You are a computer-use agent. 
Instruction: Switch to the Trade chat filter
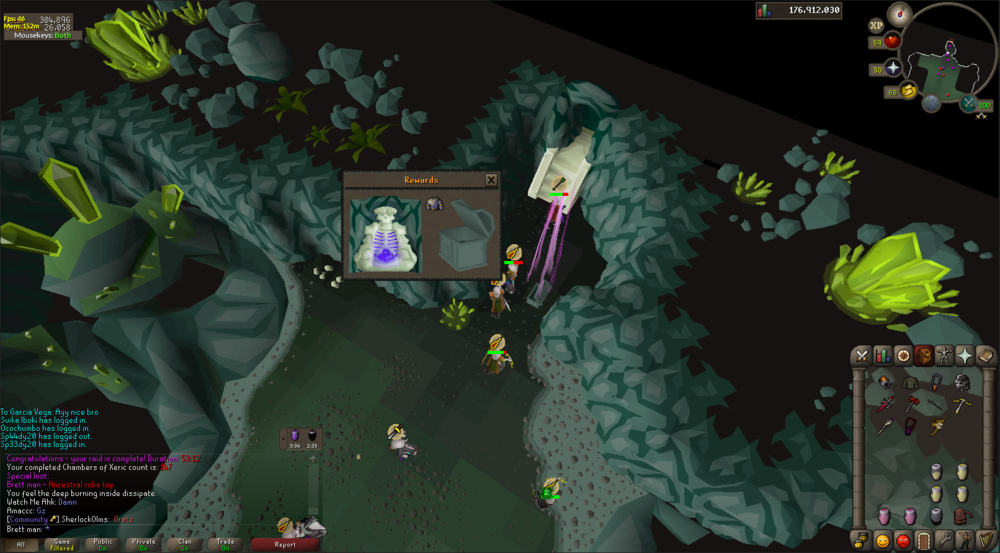coord(225,544)
